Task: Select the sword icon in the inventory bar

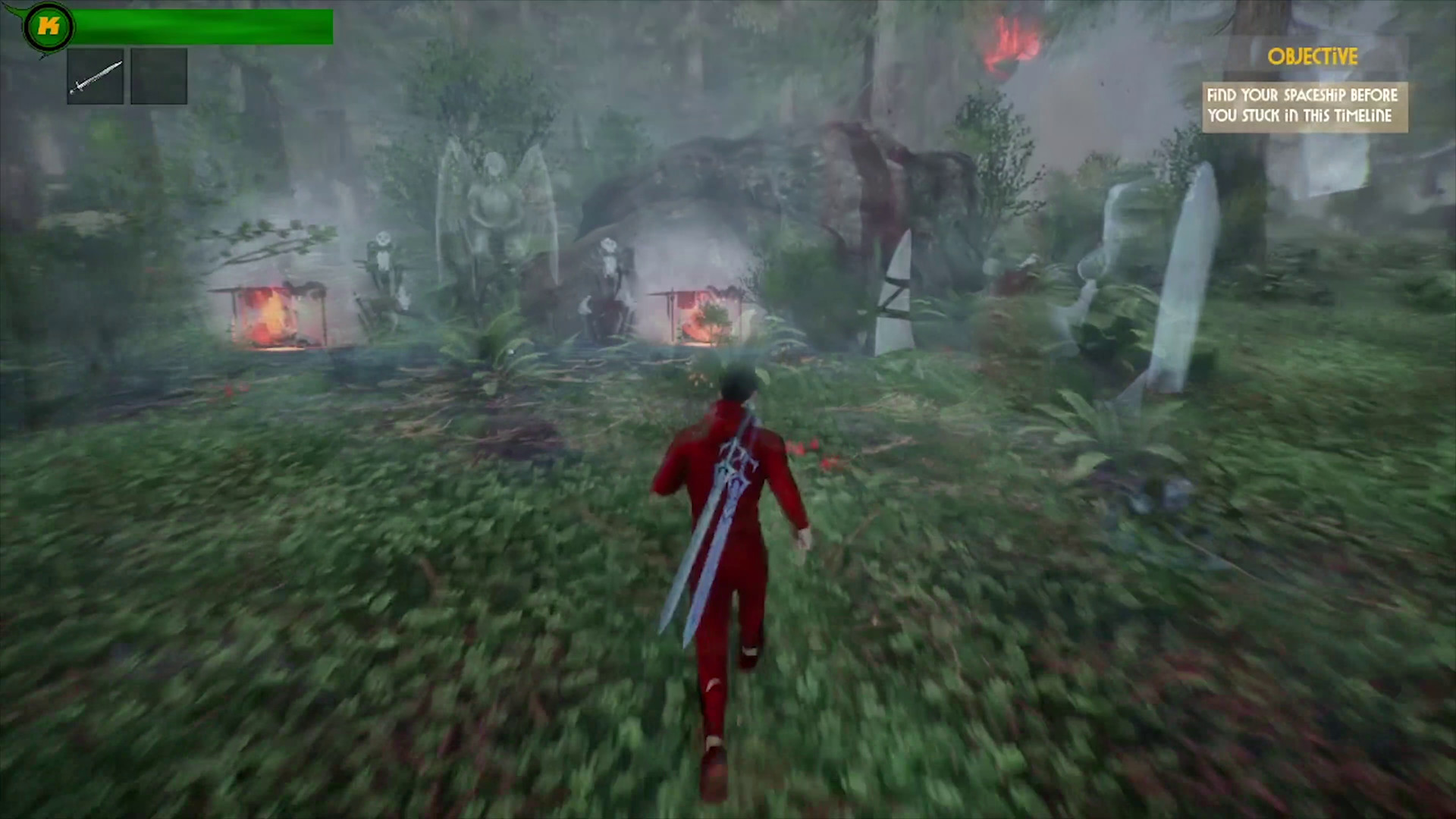Action: (x=95, y=74)
